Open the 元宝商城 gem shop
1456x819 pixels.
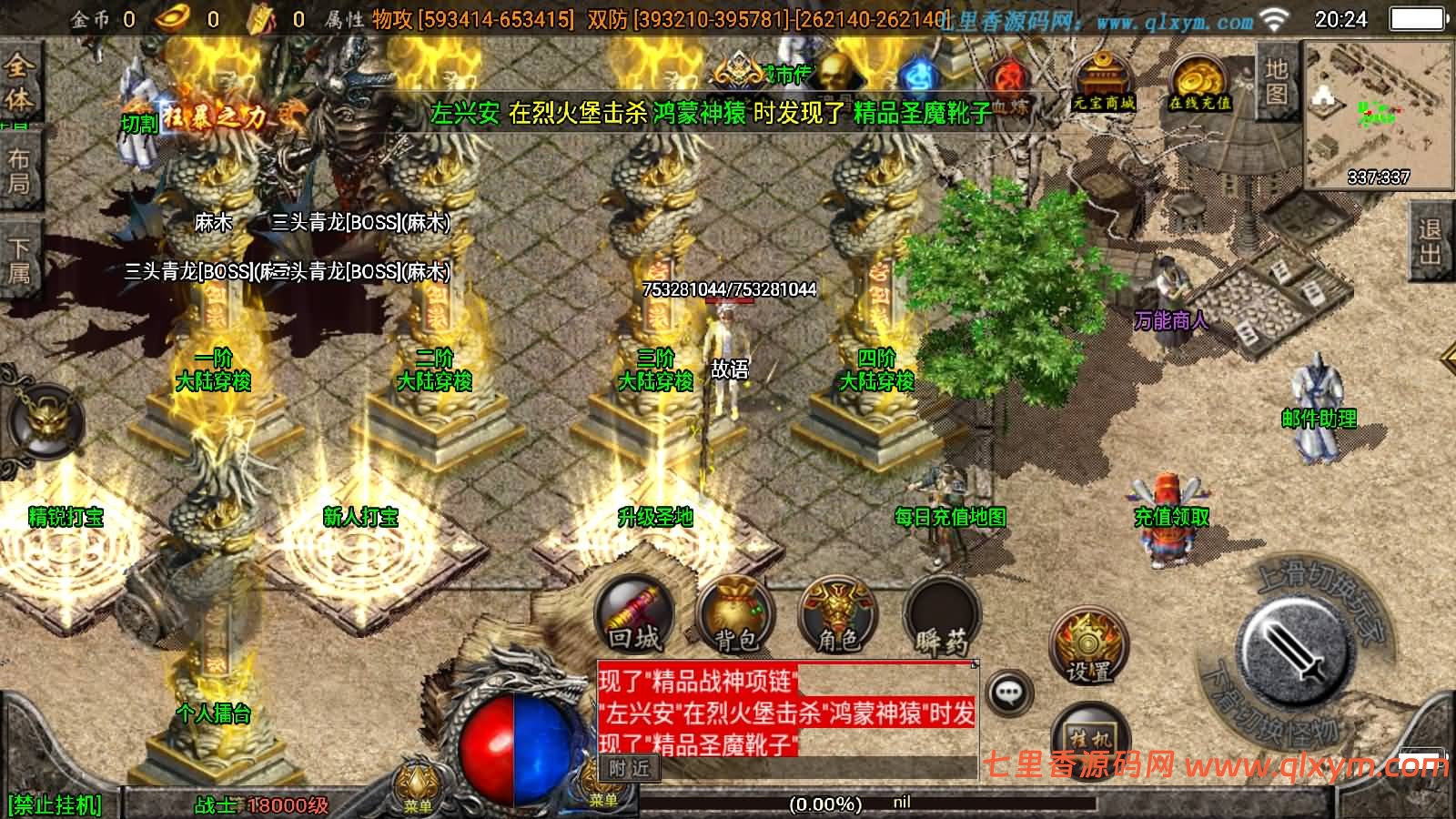click(x=1101, y=82)
